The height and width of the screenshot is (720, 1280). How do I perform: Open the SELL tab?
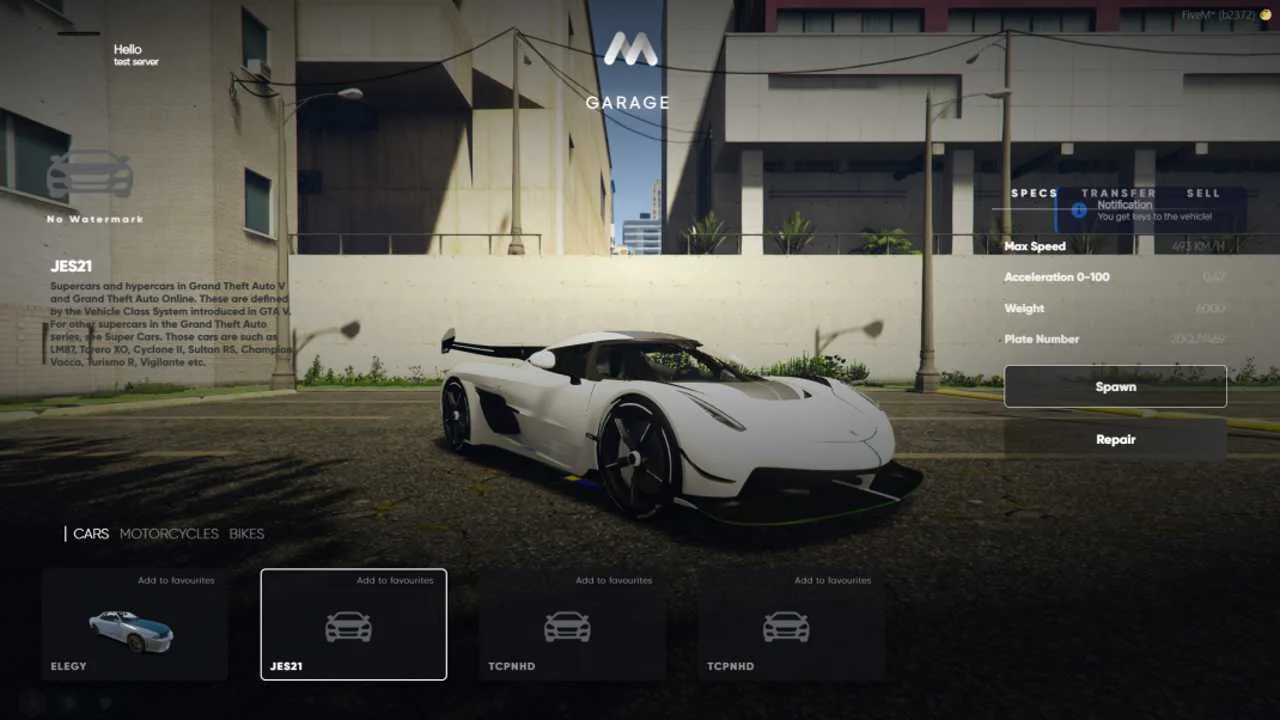1204,193
